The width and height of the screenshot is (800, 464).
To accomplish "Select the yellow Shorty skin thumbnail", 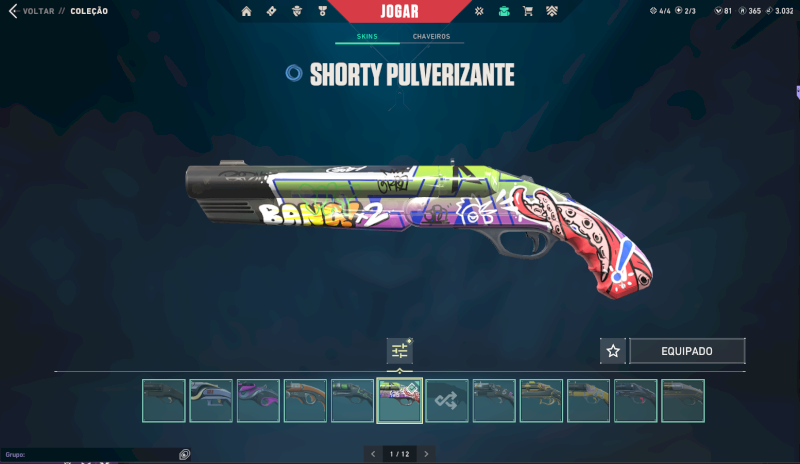I will [x=589, y=400].
